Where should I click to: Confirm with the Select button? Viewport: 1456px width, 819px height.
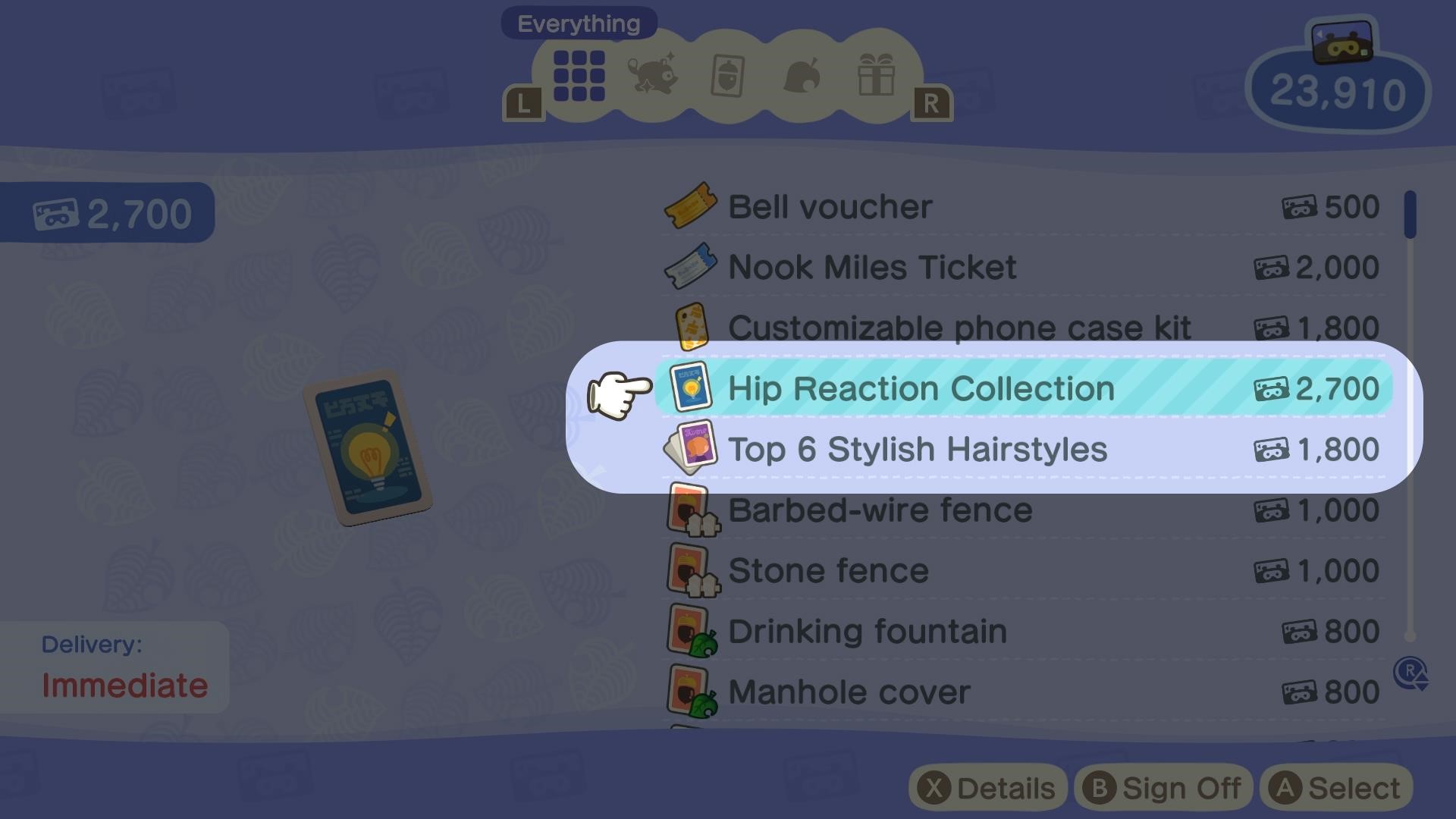[x=1336, y=788]
